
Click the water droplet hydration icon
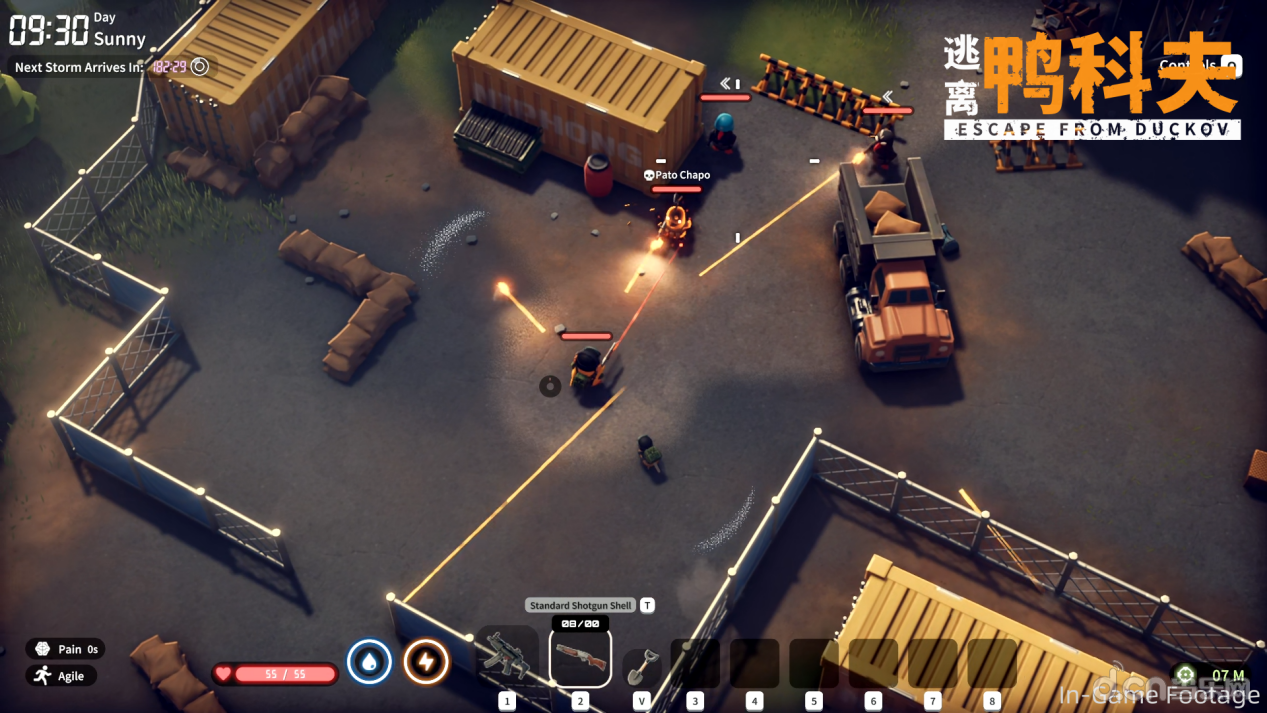(x=369, y=662)
